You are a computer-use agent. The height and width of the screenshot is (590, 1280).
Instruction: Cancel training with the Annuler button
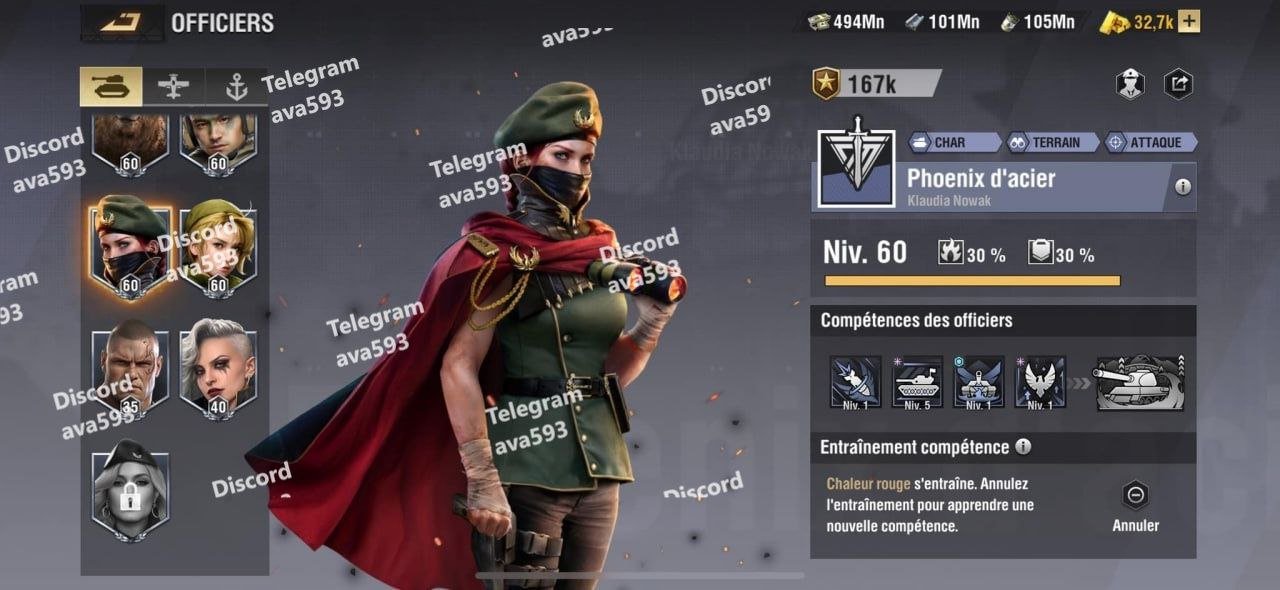pyautogui.click(x=1135, y=506)
